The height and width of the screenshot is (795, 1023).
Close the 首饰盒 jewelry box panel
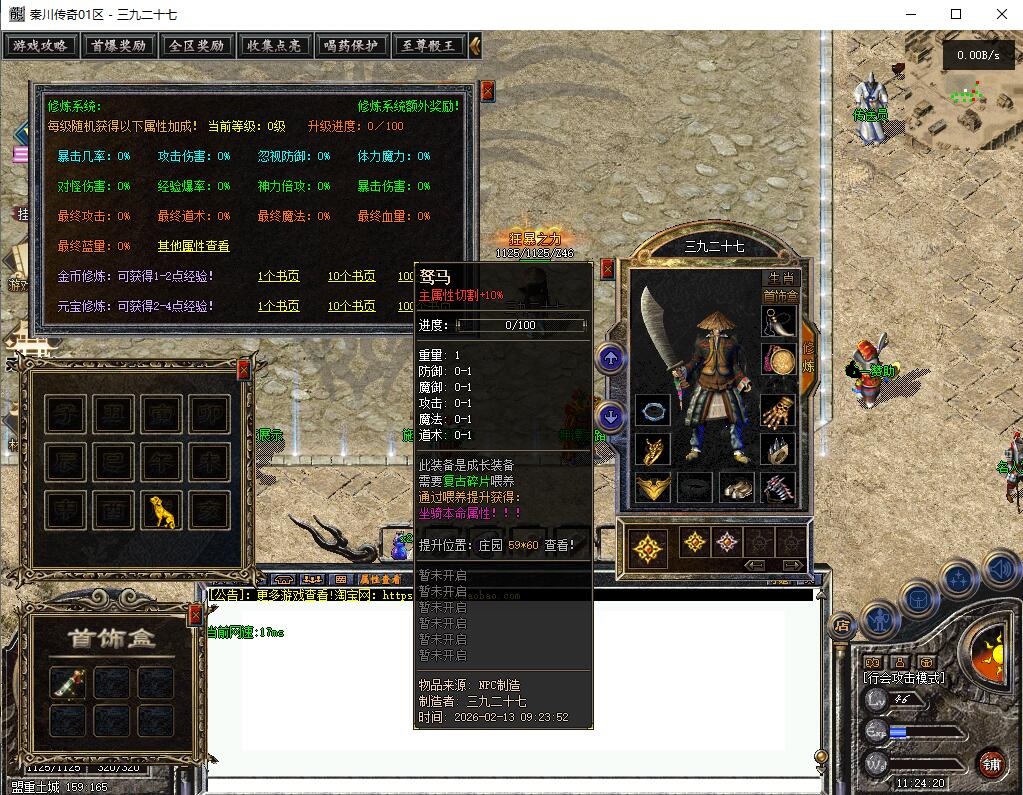point(196,613)
